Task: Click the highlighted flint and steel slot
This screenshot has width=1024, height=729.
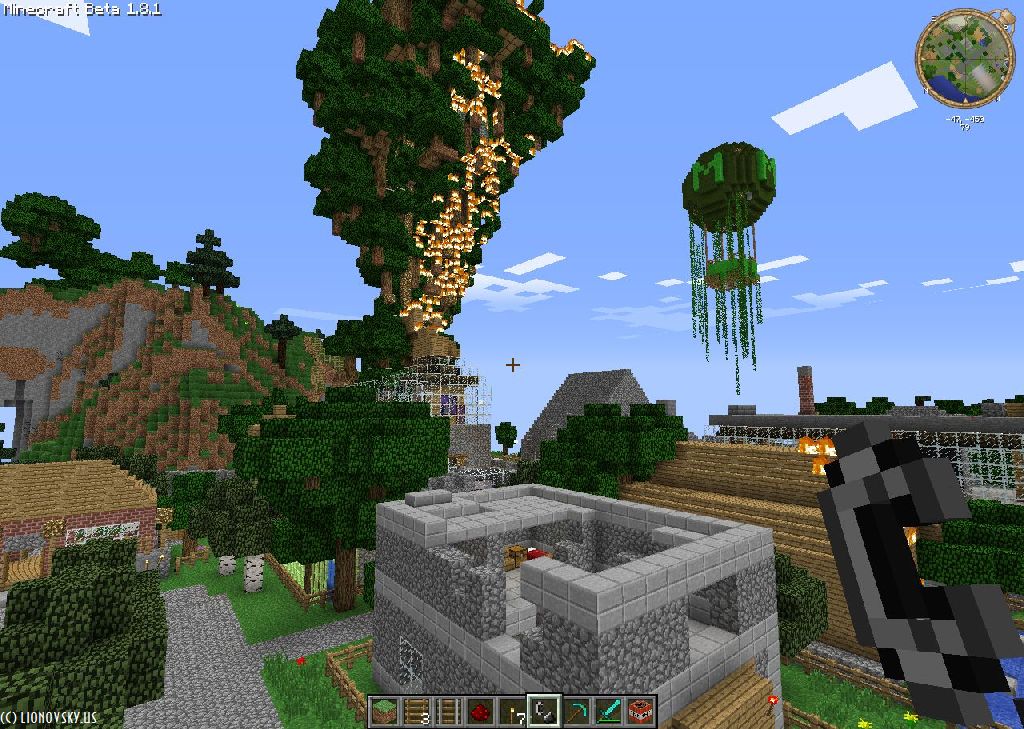Action: (x=544, y=711)
